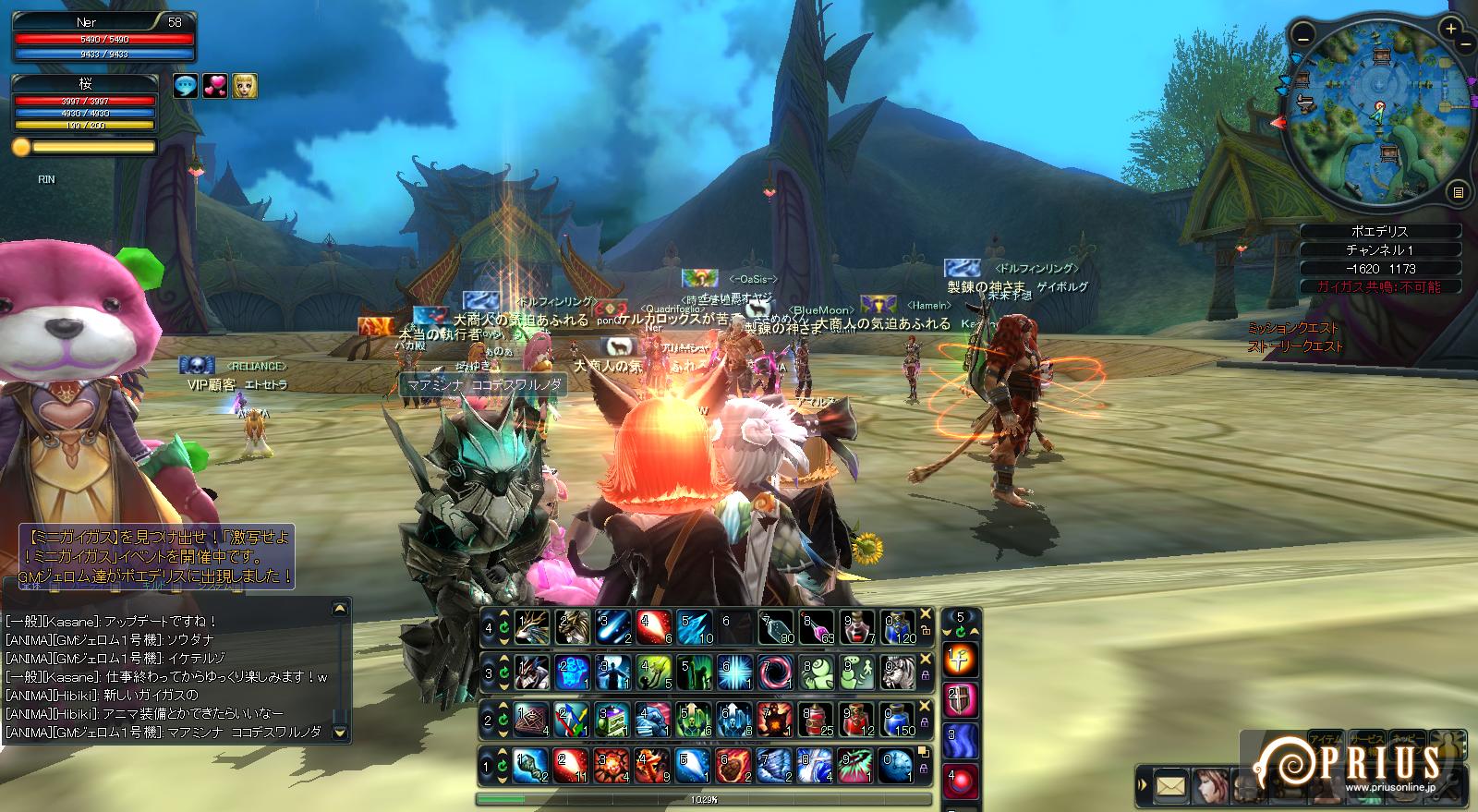Close the top hotbar row with X

pyautogui.click(x=925, y=613)
